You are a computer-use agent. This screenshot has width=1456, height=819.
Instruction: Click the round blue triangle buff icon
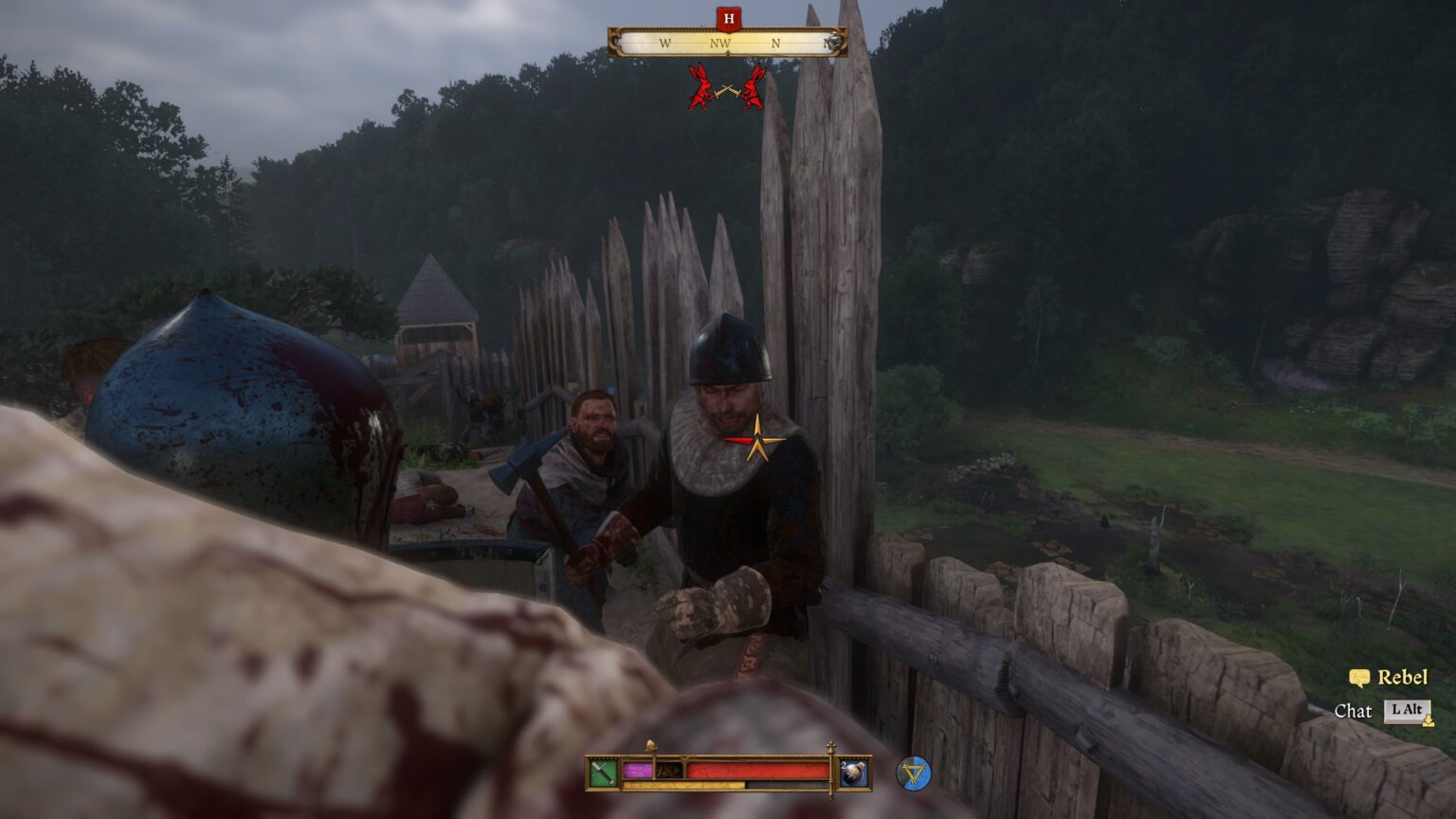point(914,773)
